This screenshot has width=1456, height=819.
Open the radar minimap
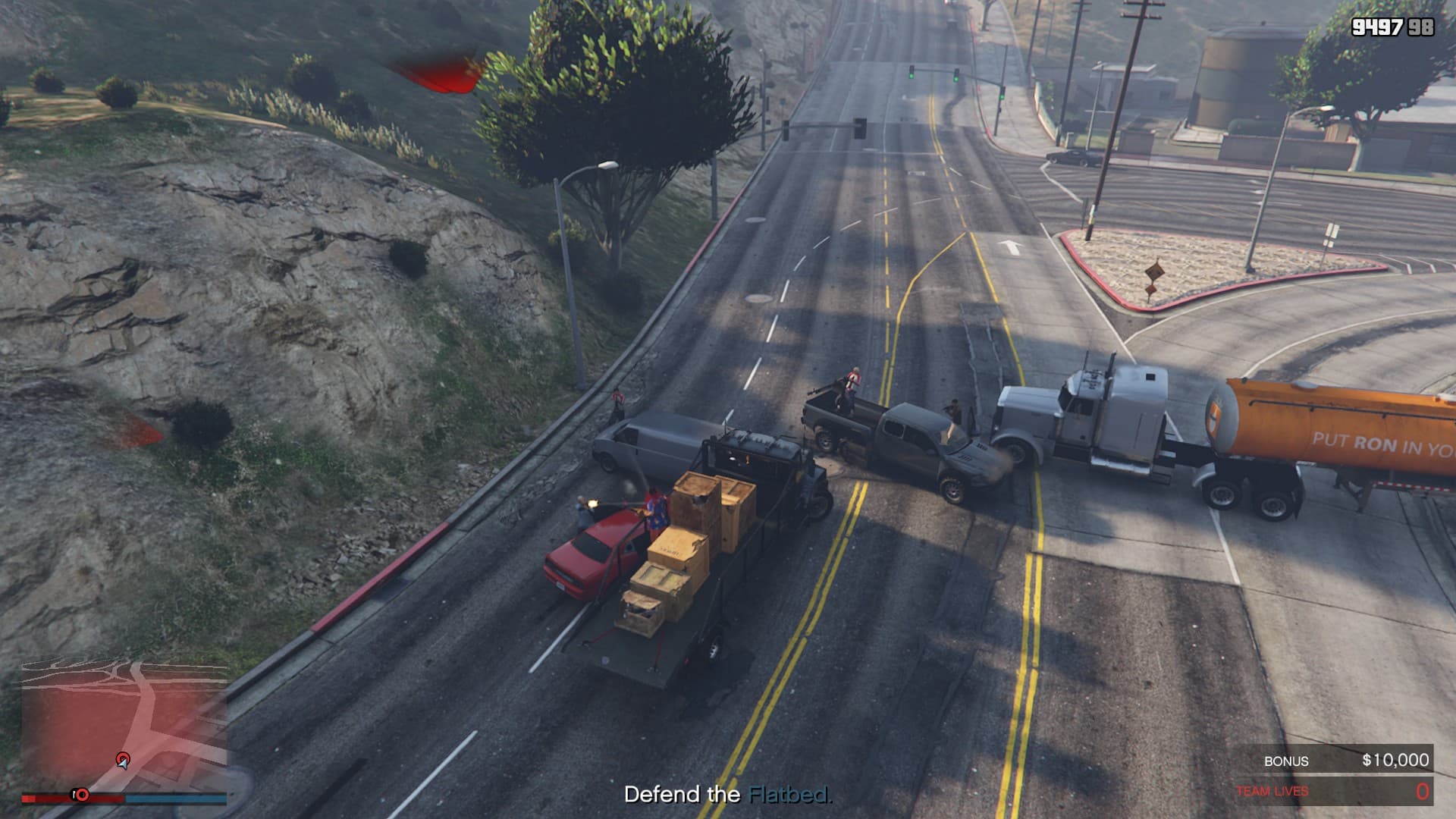pos(124,725)
